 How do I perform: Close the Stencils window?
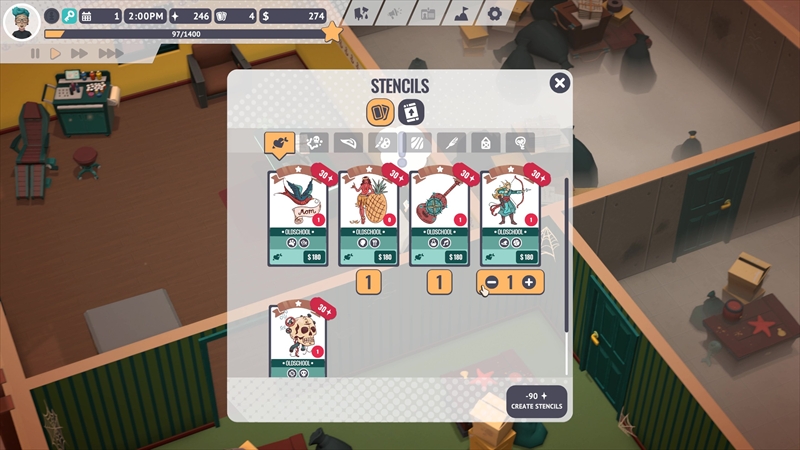pos(560,84)
